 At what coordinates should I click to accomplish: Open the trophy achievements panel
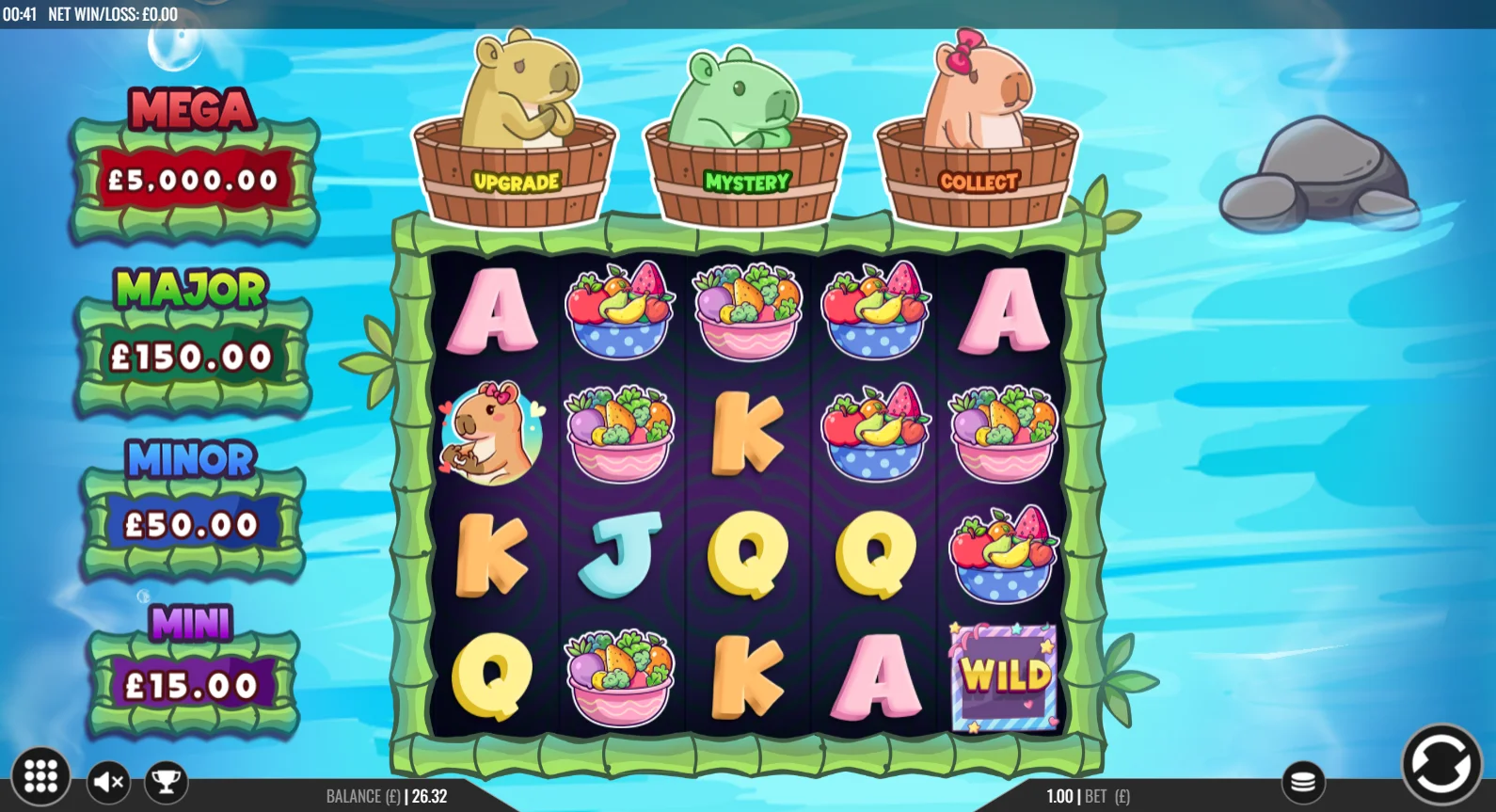tap(167, 781)
